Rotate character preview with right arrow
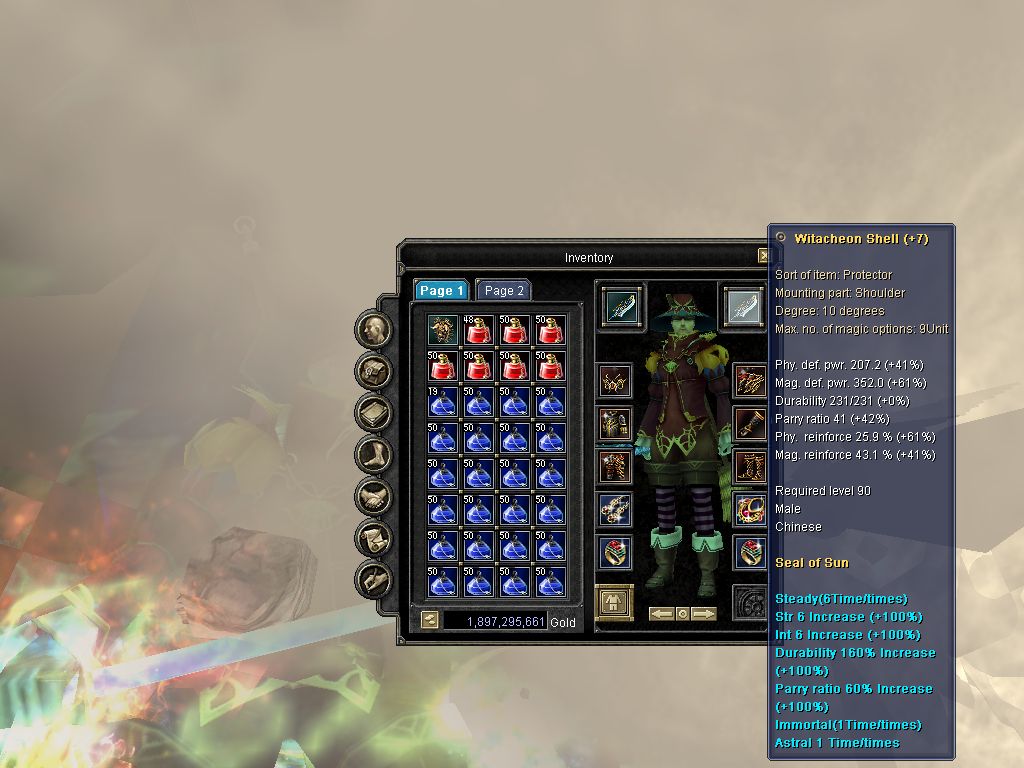Screen dimensions: 1024x768 704,614
